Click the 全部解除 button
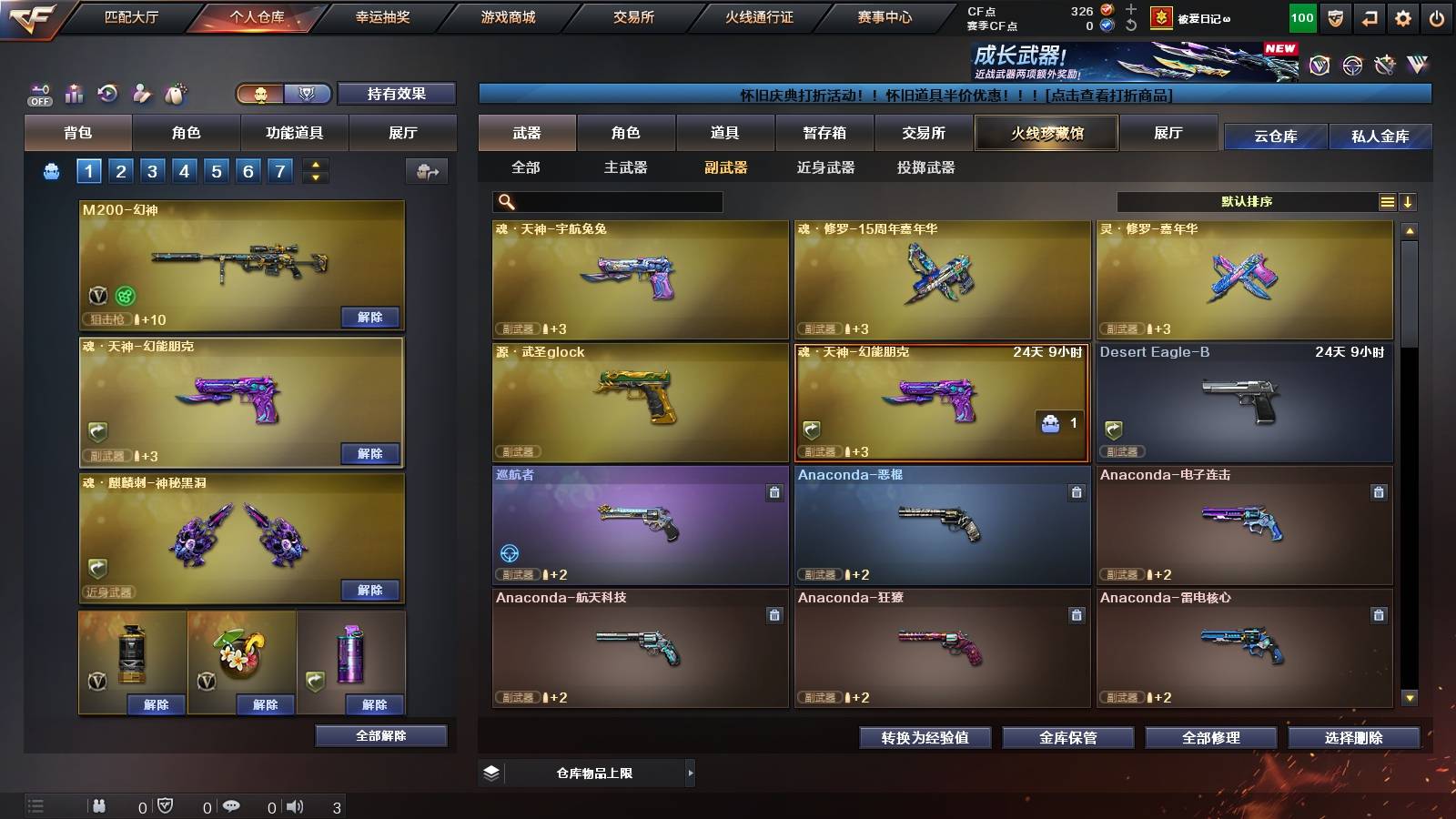Image resolution: width=1456 pixels, height=819 pixels. coord(381,735)
